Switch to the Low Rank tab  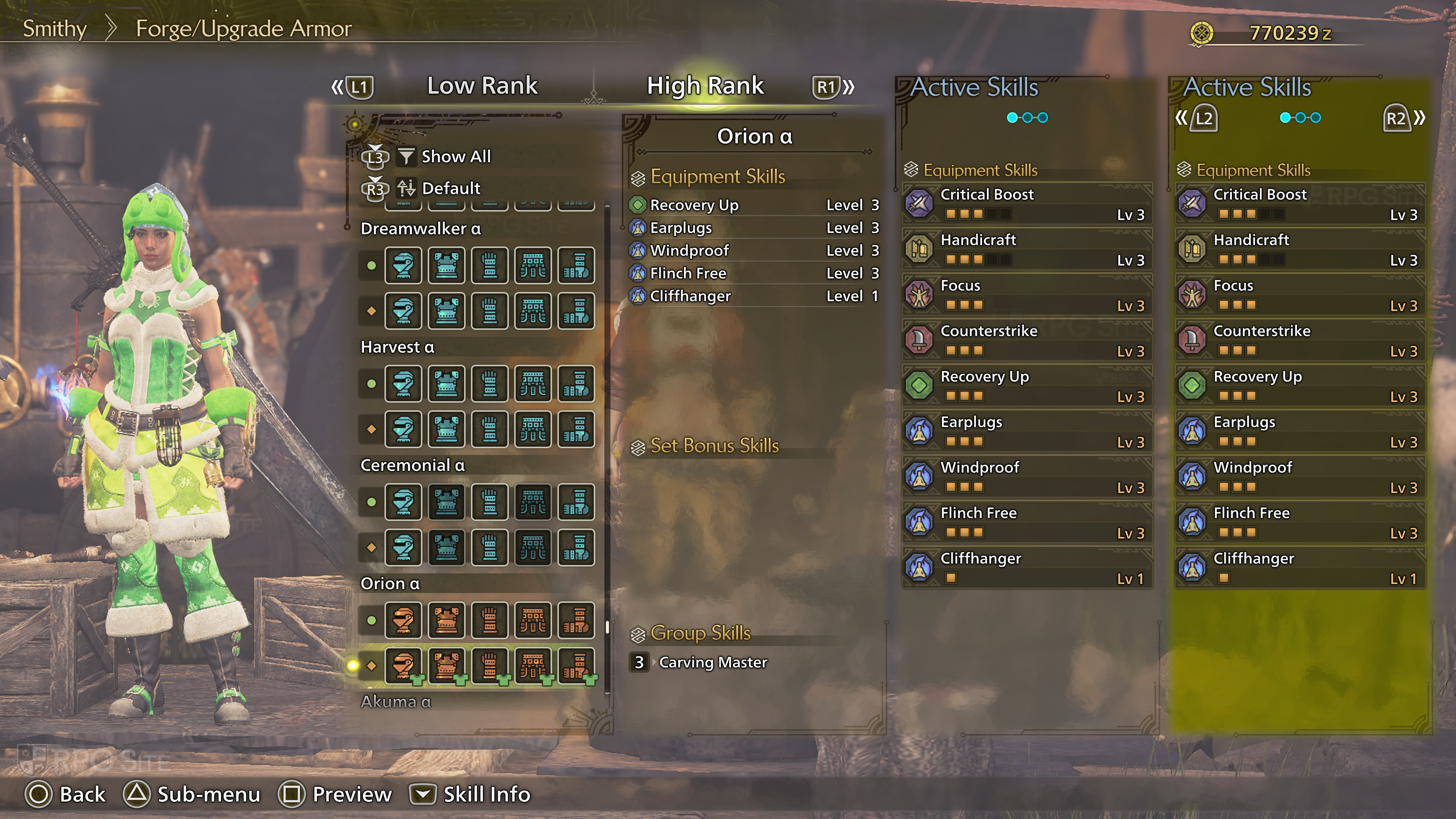(482, 86)
